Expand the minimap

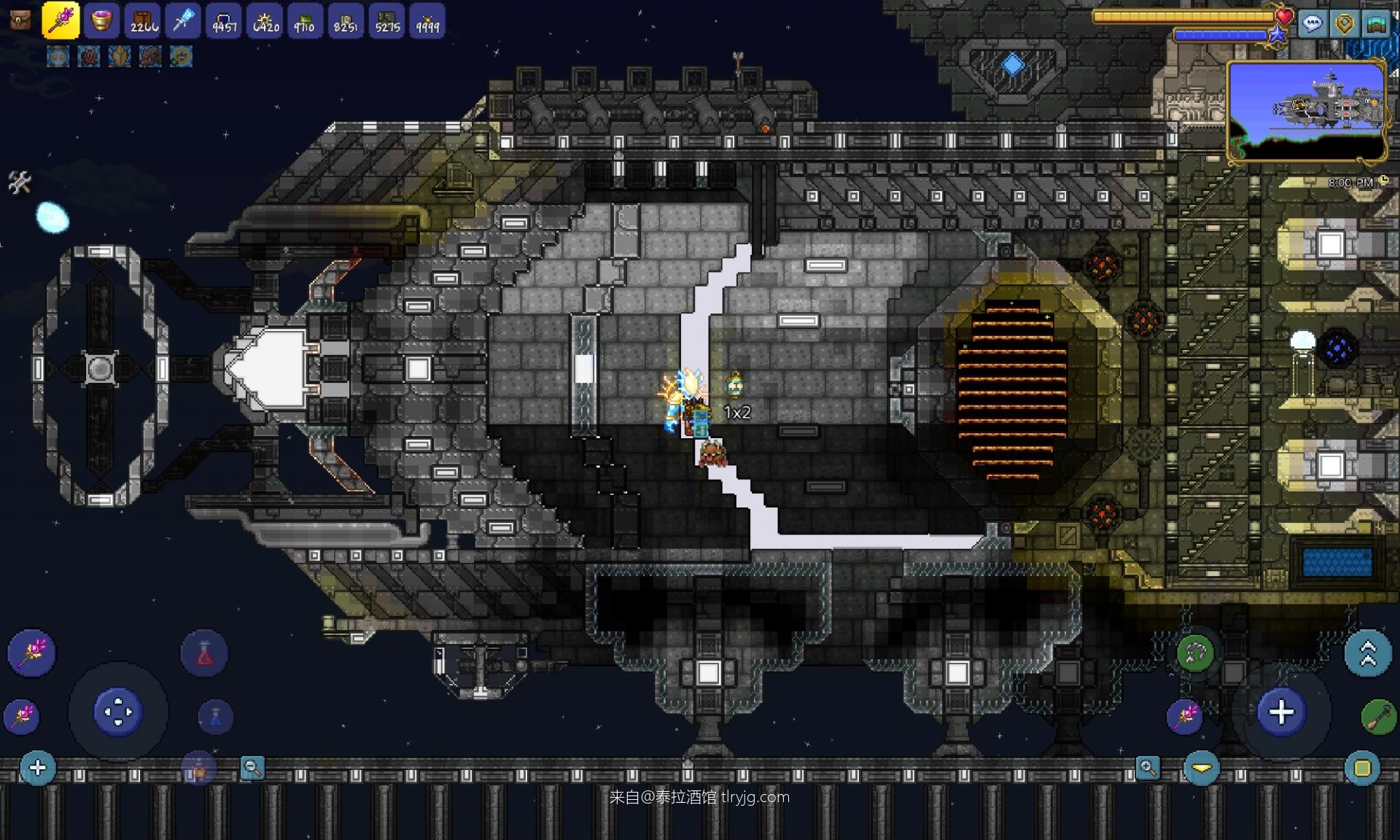click(x=1307, y=111)
